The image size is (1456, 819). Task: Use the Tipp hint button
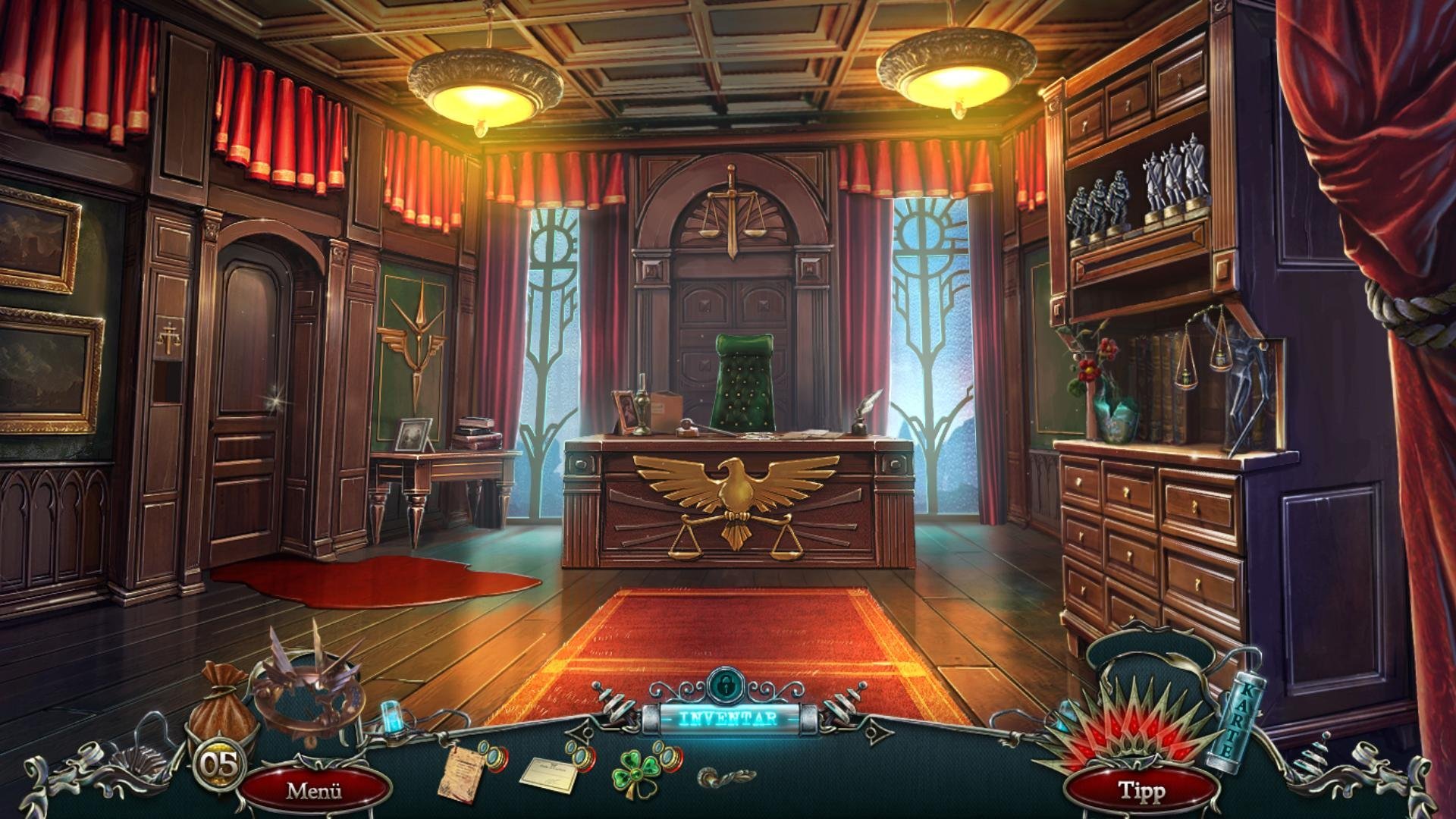coord(1141,791)
